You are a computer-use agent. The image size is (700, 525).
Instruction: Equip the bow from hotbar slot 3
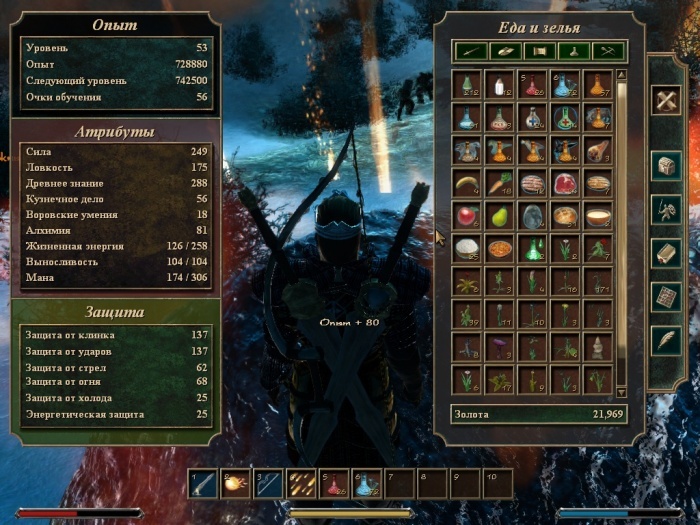click(x=268, y=484)
